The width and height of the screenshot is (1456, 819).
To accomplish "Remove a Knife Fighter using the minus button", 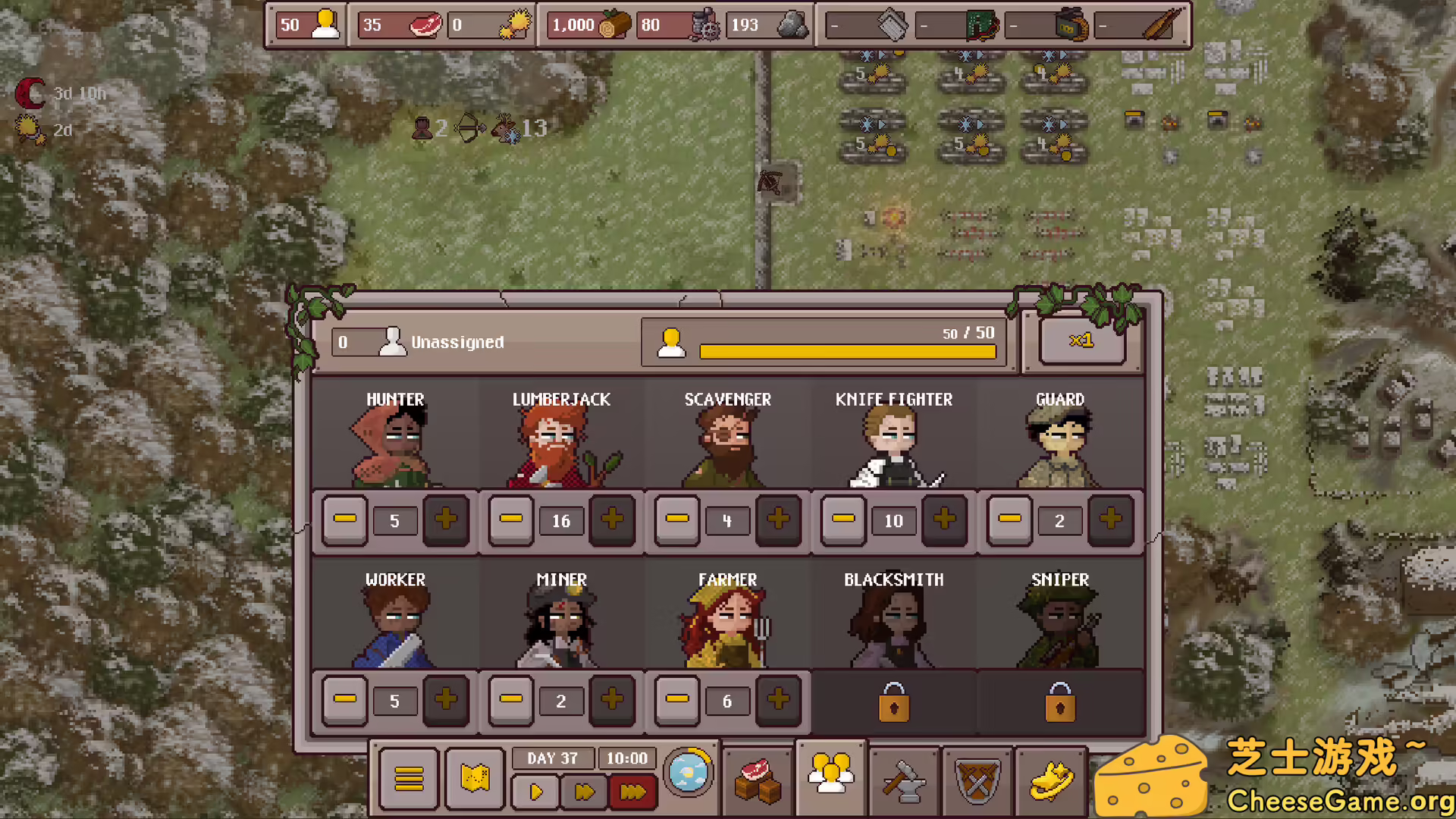I will [843, 520].
